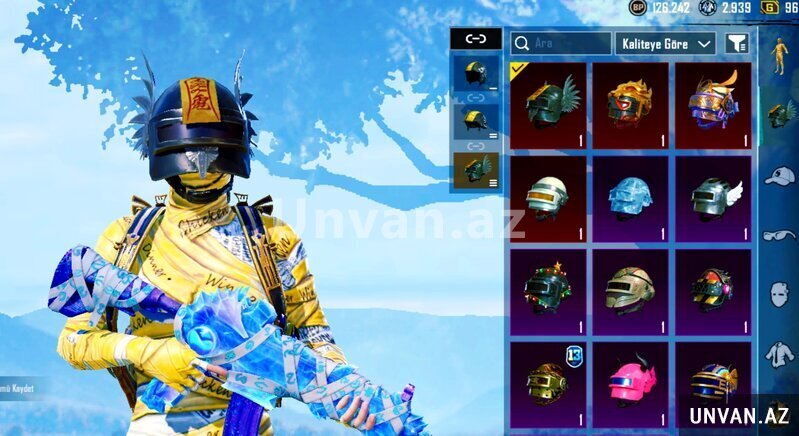This screenshot has width=799, height=436.
Task: Open the 'Kaliteye Göre' sort dropdown
Action: [x=666, y=43]
